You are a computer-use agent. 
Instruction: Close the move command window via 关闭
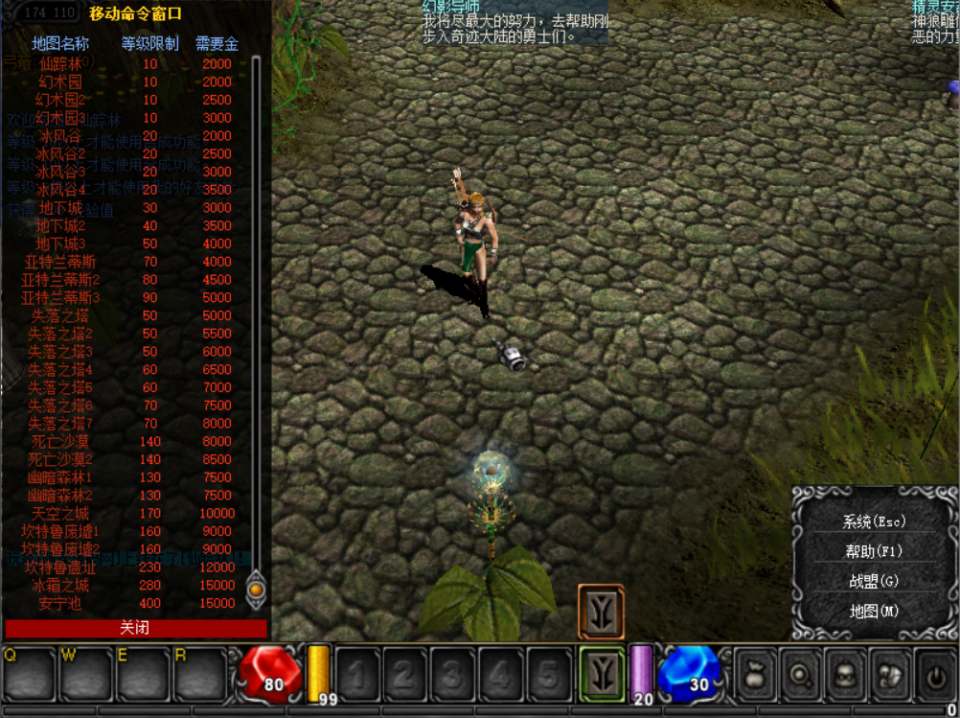pos(135,628)
